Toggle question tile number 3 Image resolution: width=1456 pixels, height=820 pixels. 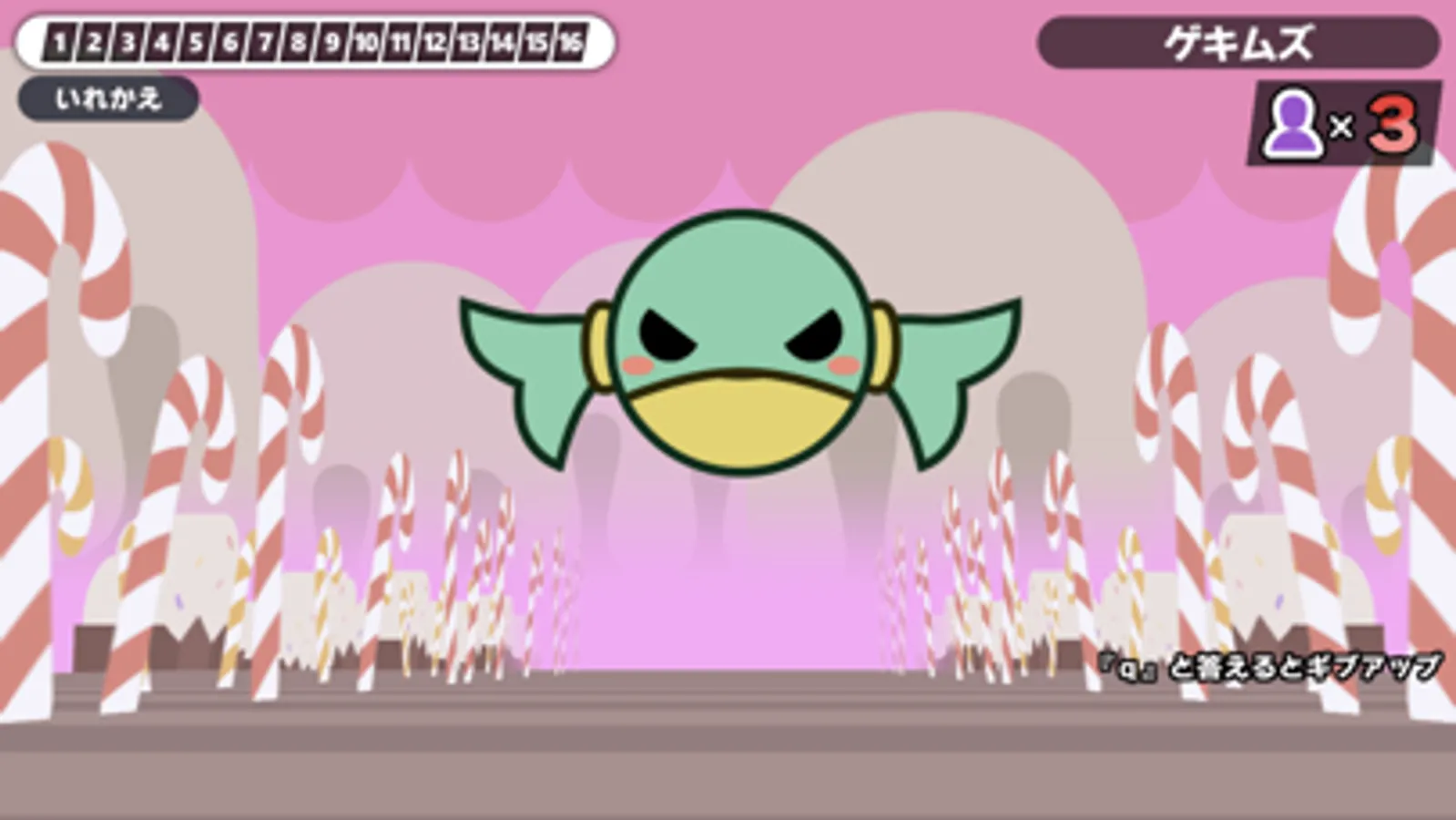pos(128,42)
